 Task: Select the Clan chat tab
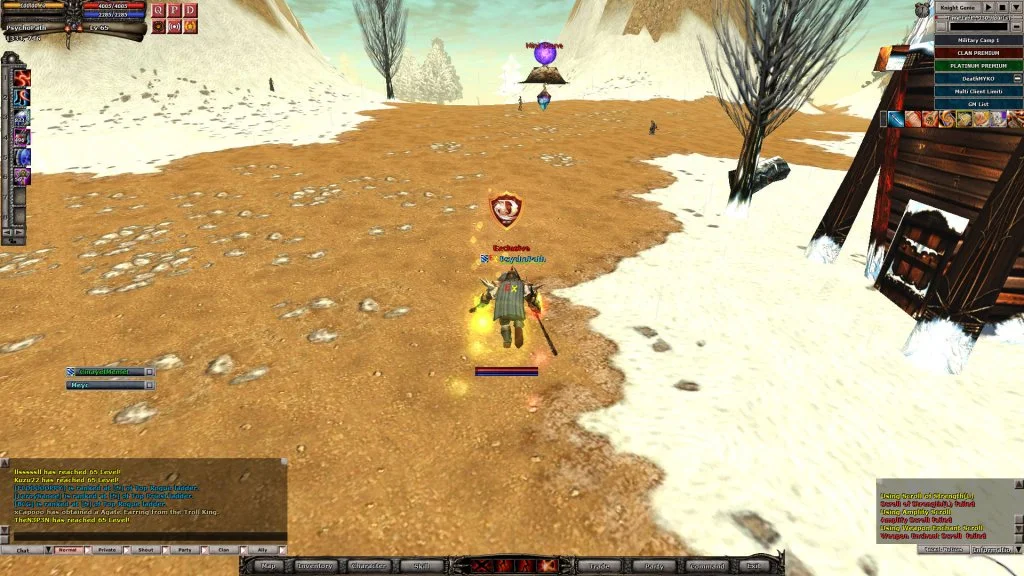click(x=223, y=550)
